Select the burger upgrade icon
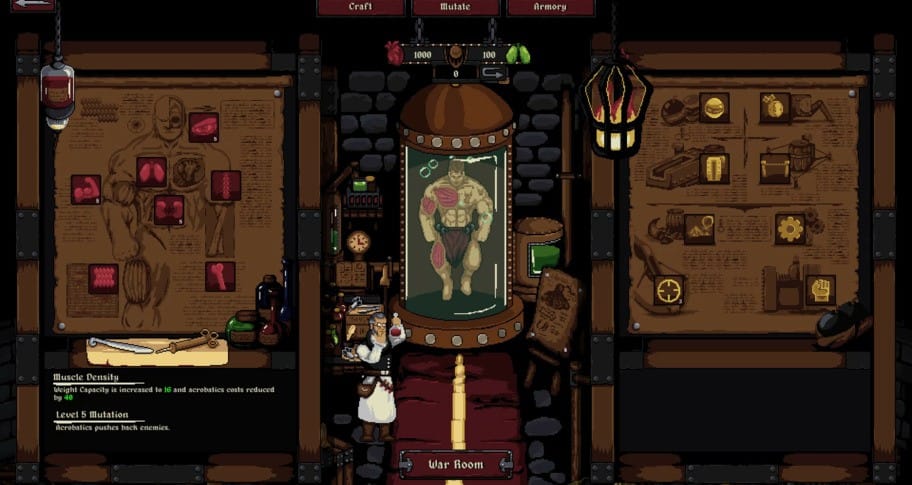The height and width of the screenshot is (485, 912). tap(714, 107)
